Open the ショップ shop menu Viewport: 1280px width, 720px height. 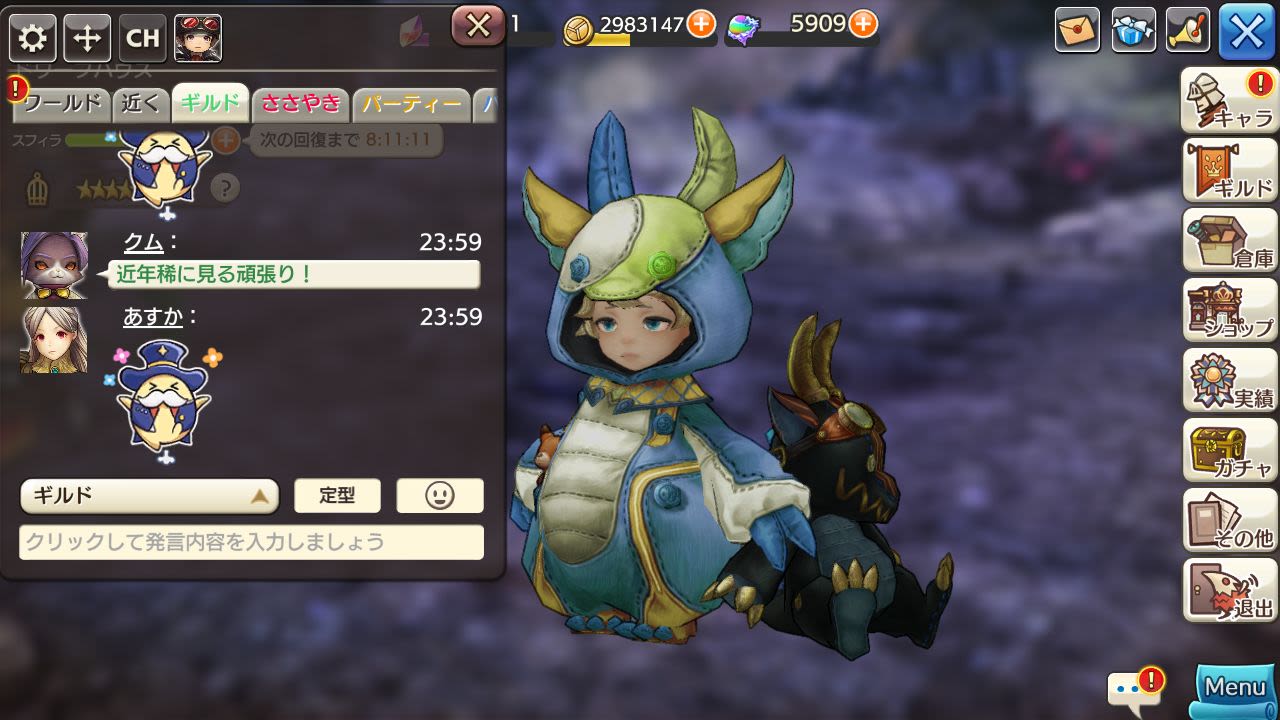click(1229, 311)
